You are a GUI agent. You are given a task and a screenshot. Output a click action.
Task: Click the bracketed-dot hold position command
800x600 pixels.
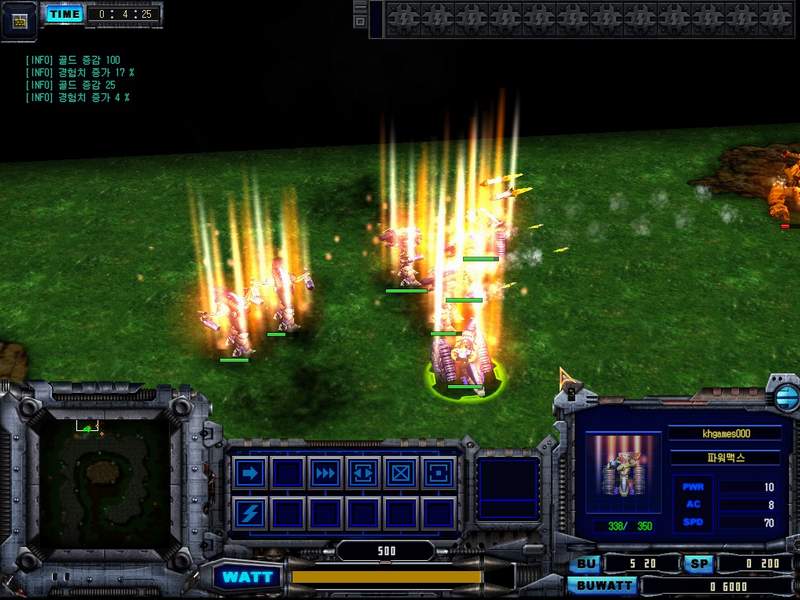click(x=437, y=472)
